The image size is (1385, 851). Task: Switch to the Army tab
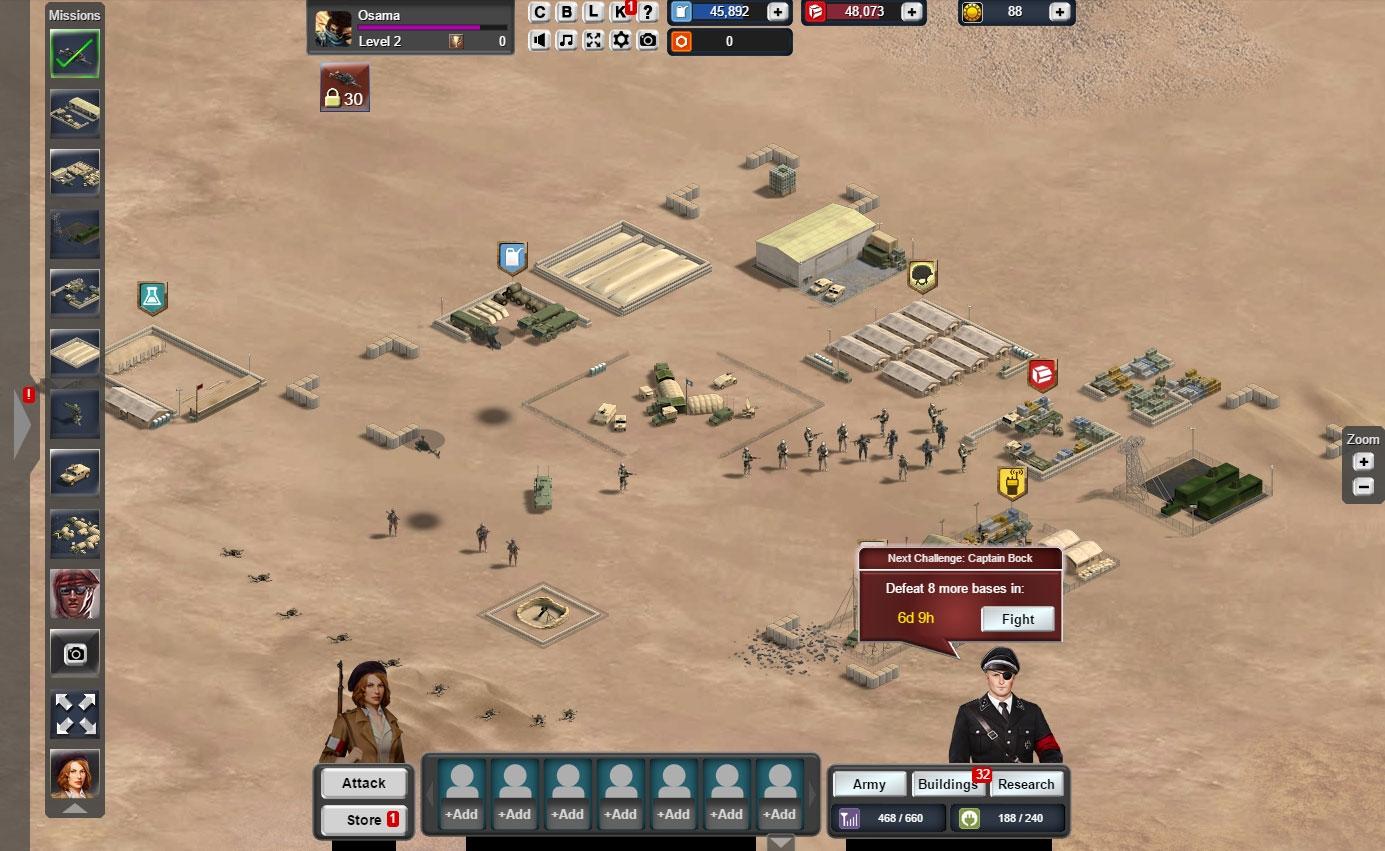pos(868,784)
